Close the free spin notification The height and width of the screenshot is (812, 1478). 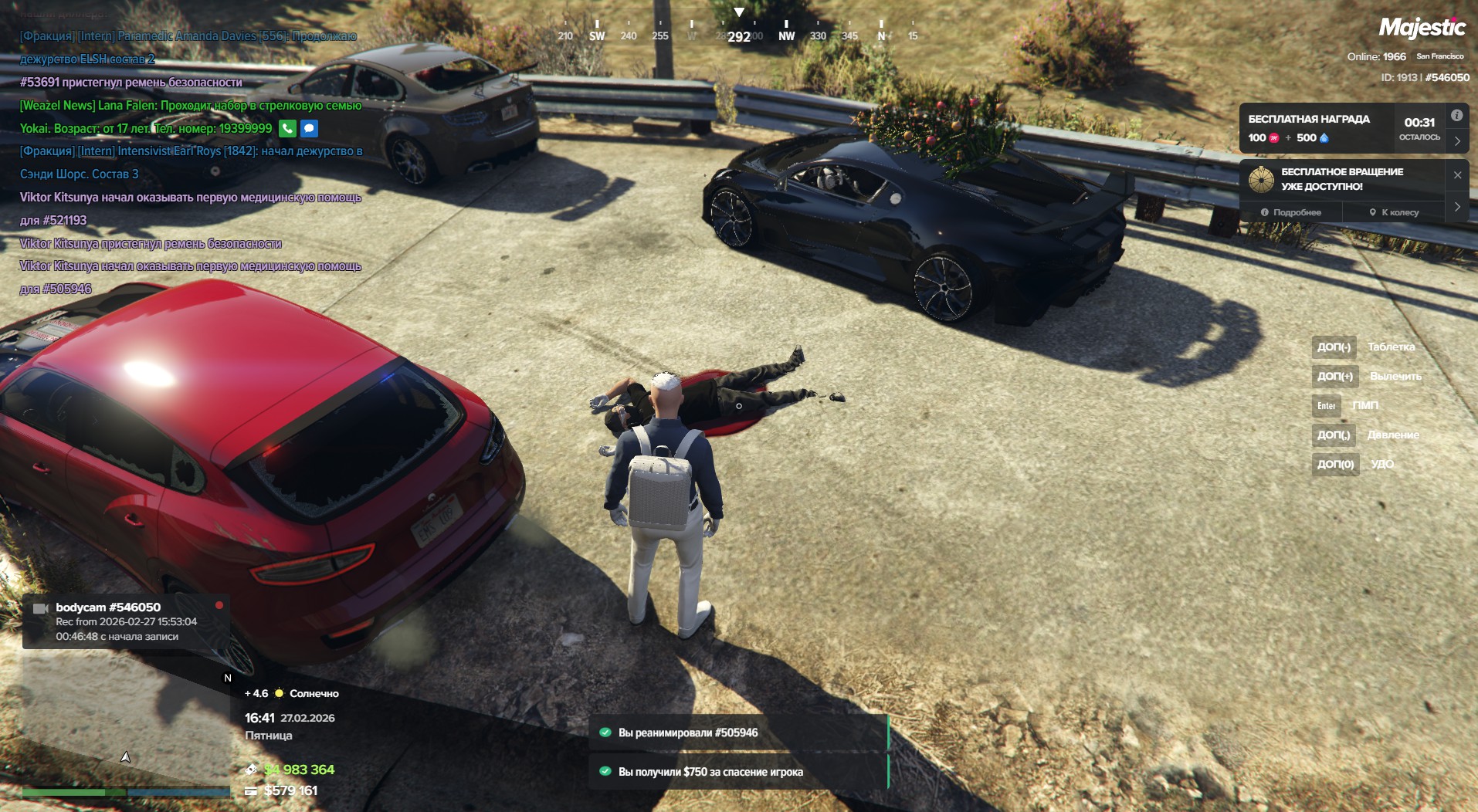[x=1457, y=175]
